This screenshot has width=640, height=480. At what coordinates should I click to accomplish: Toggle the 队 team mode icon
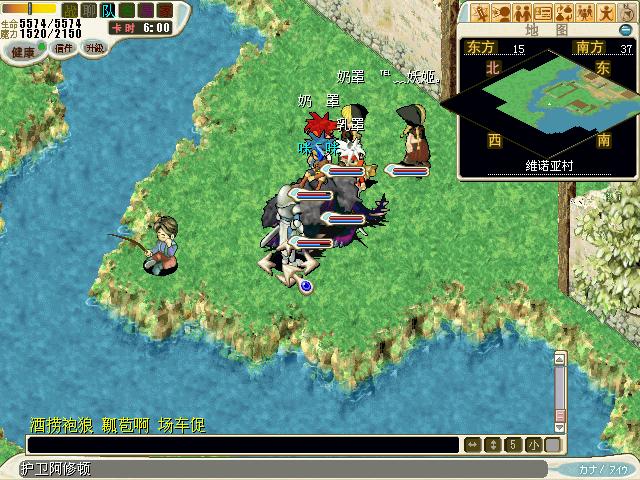click(x=106, y=9)
